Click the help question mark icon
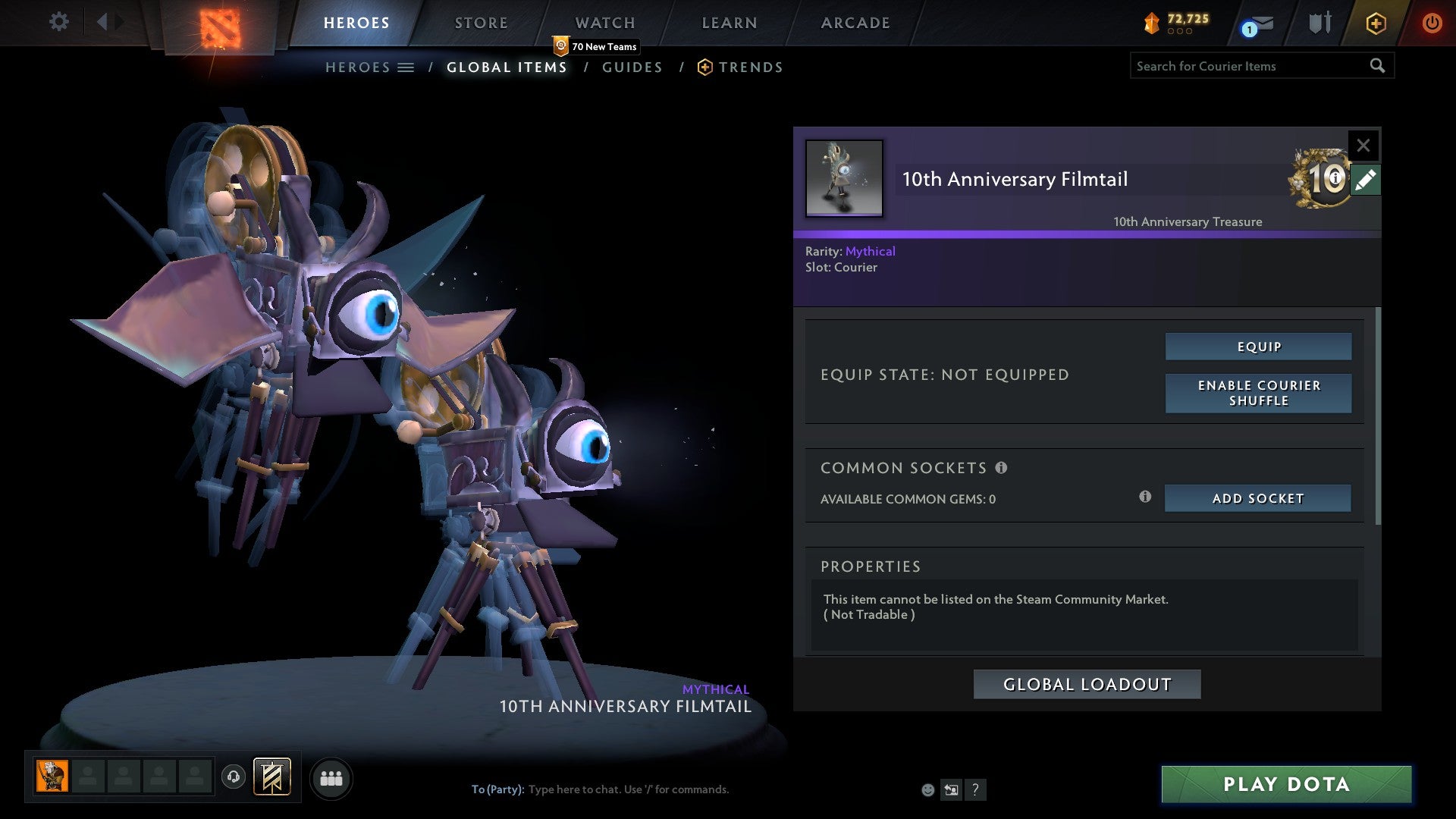The width and height of the screenshot is (1456, 819). 975,789
